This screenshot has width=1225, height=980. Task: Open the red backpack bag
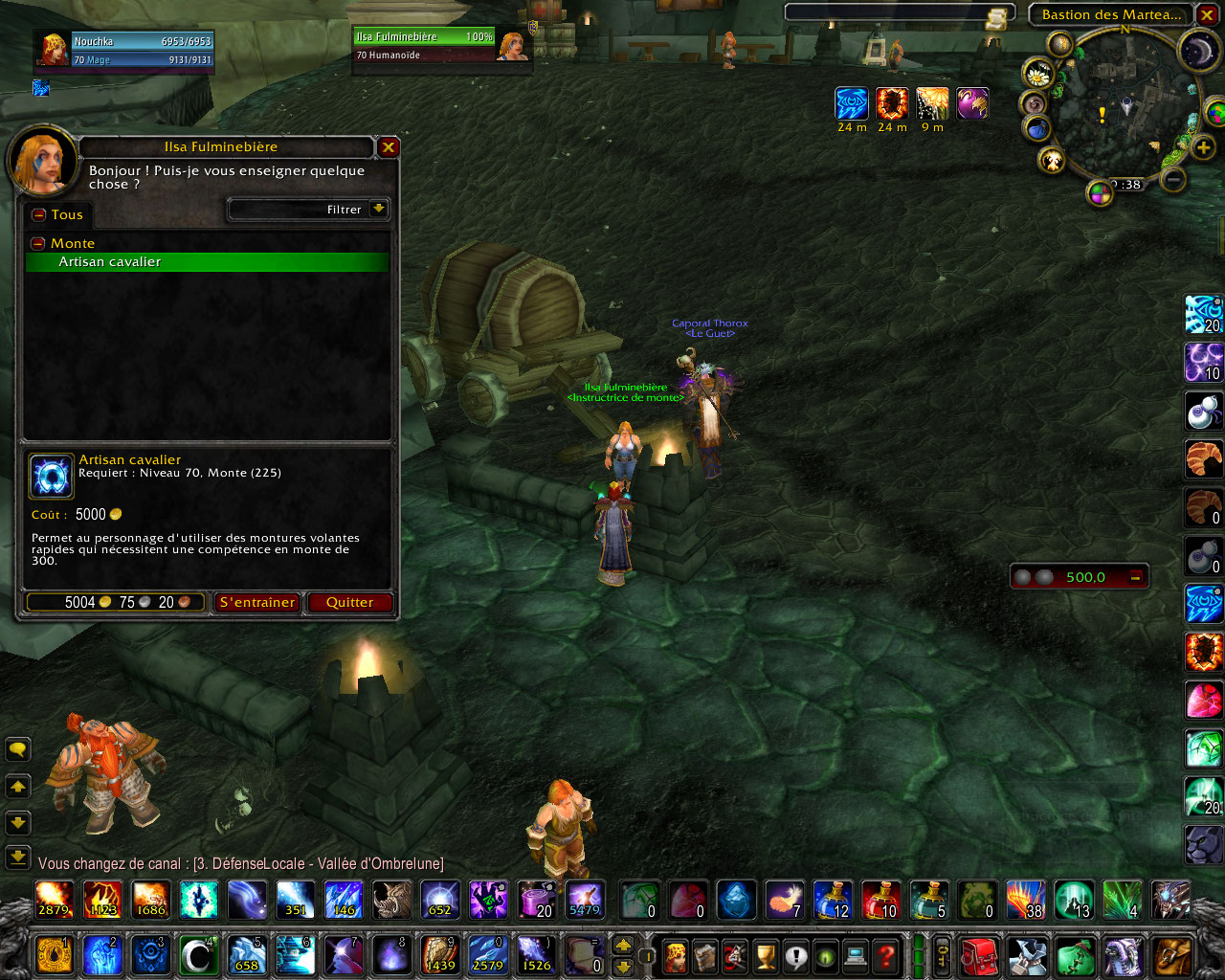coord(978,956)
